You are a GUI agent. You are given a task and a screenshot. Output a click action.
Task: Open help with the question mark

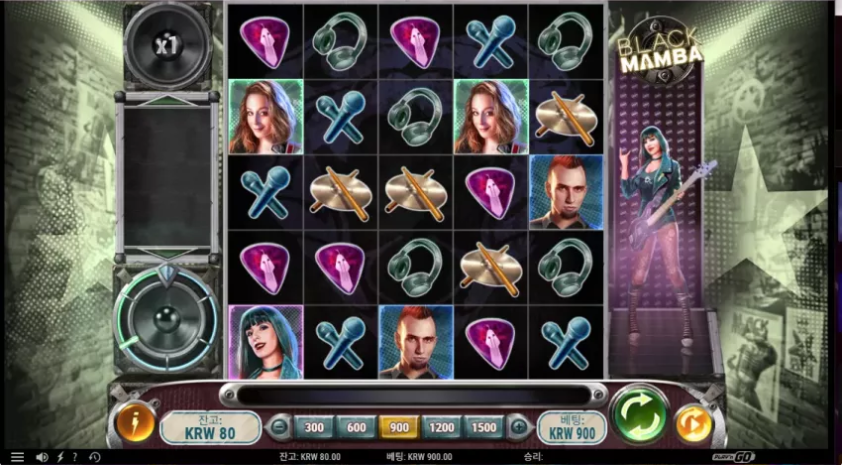(x=74, y=457)
